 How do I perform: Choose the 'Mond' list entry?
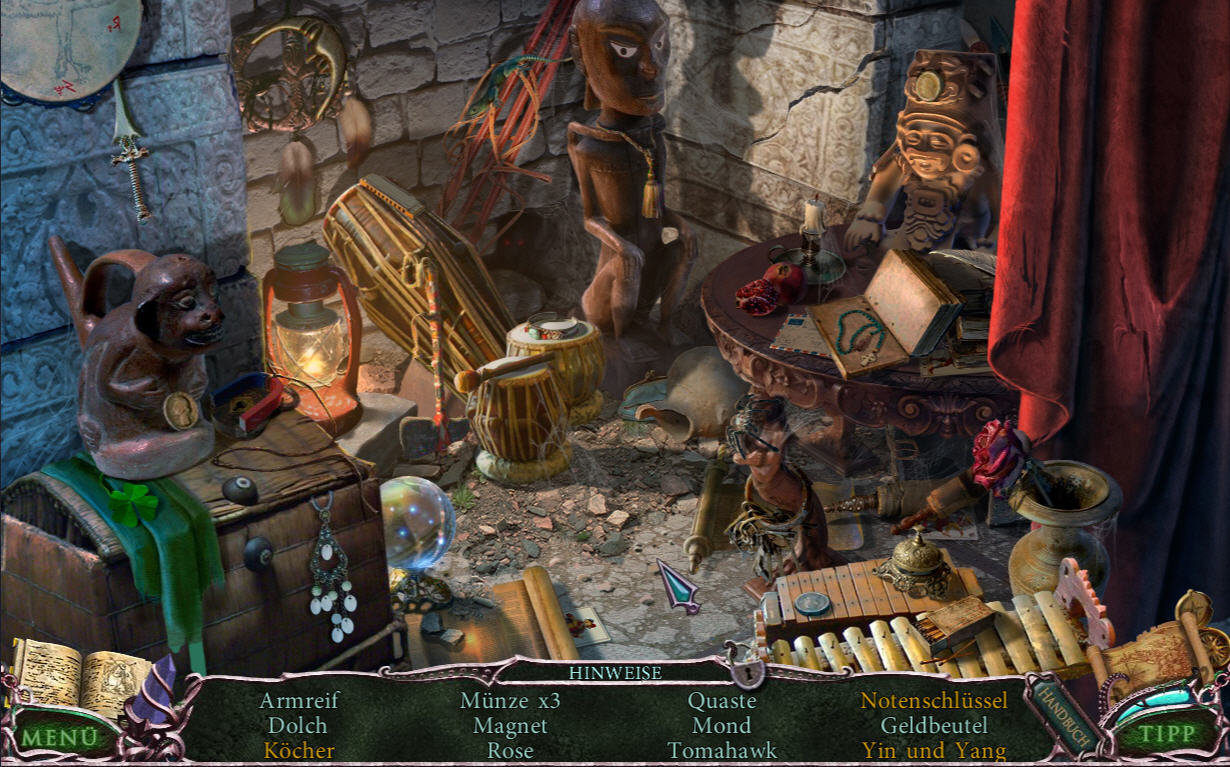pos(722,726)
